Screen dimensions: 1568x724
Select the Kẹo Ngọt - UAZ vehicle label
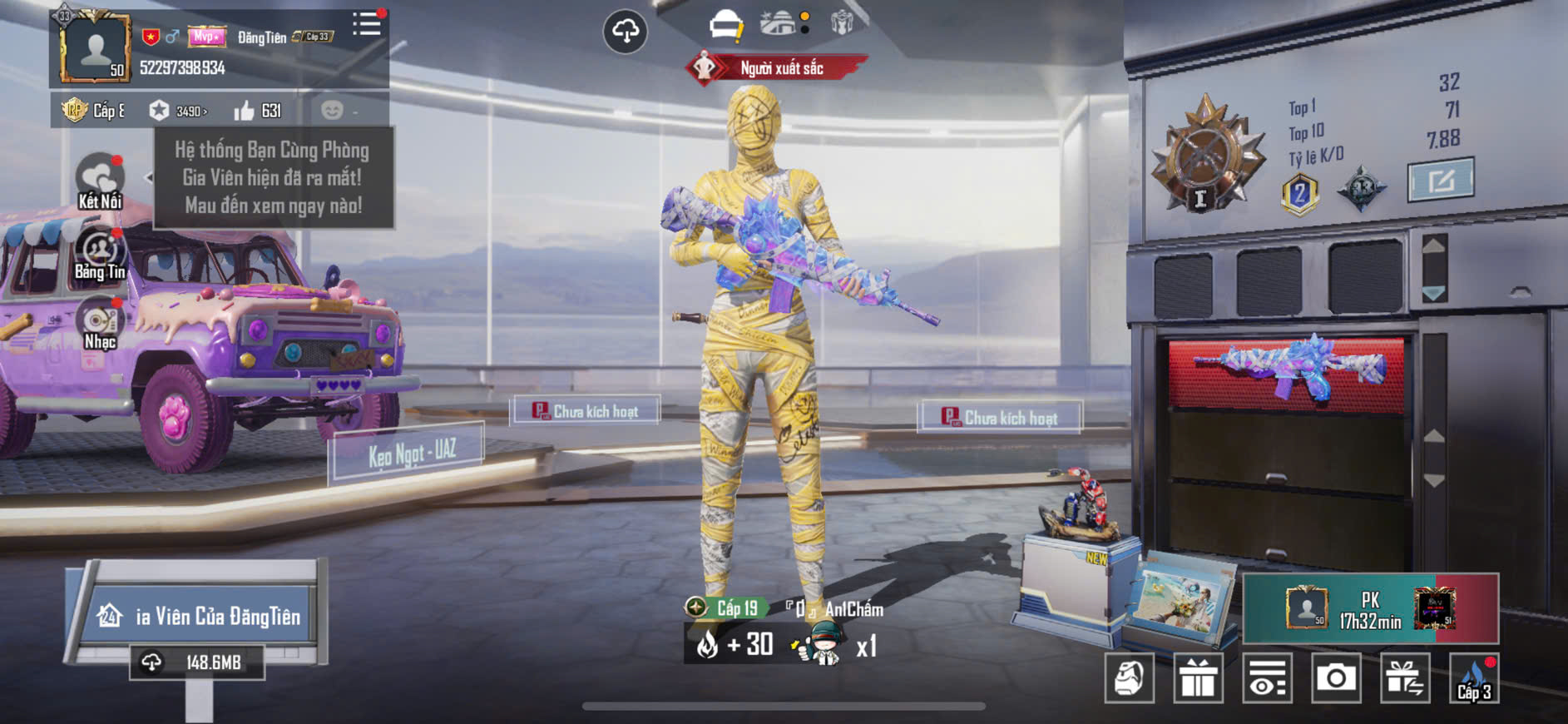pyautogui.click(x=411, y=453)
